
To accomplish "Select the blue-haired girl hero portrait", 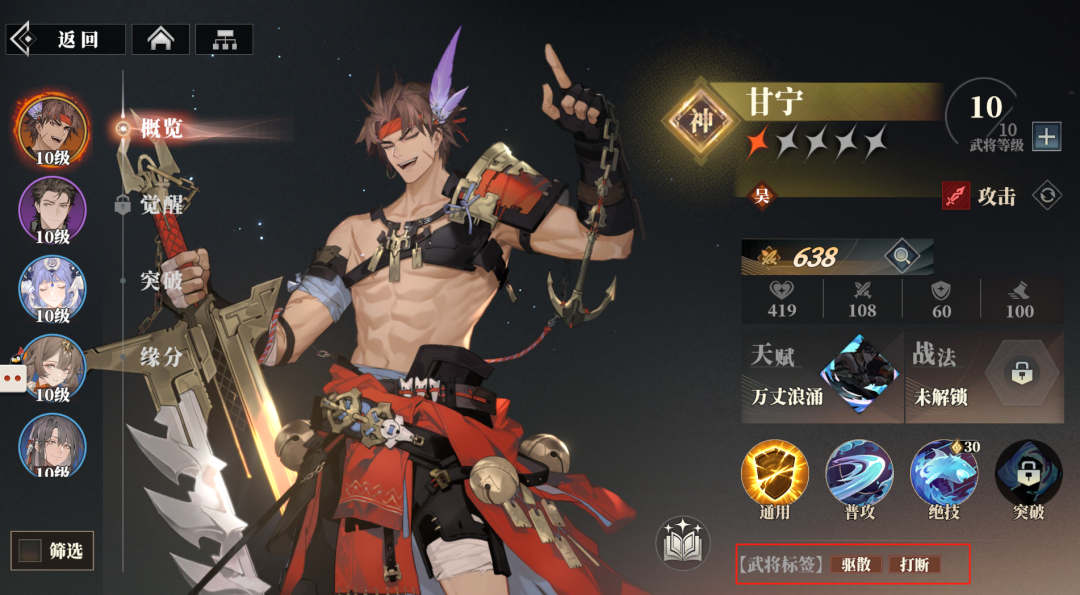I will pos(52,289).
